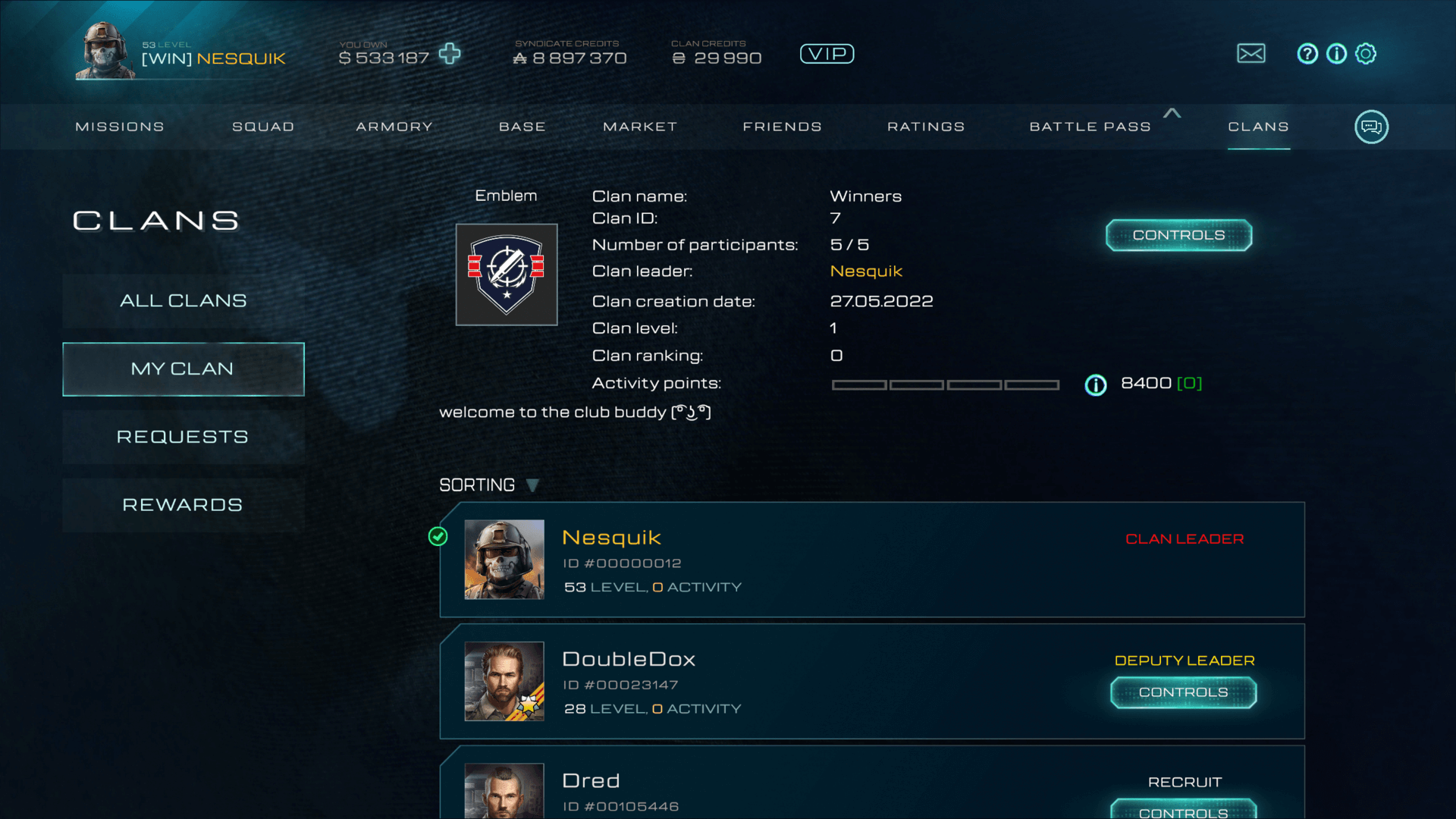
Task: Open the Base tab
Action: pyautogui.click(x=522, y=127)
